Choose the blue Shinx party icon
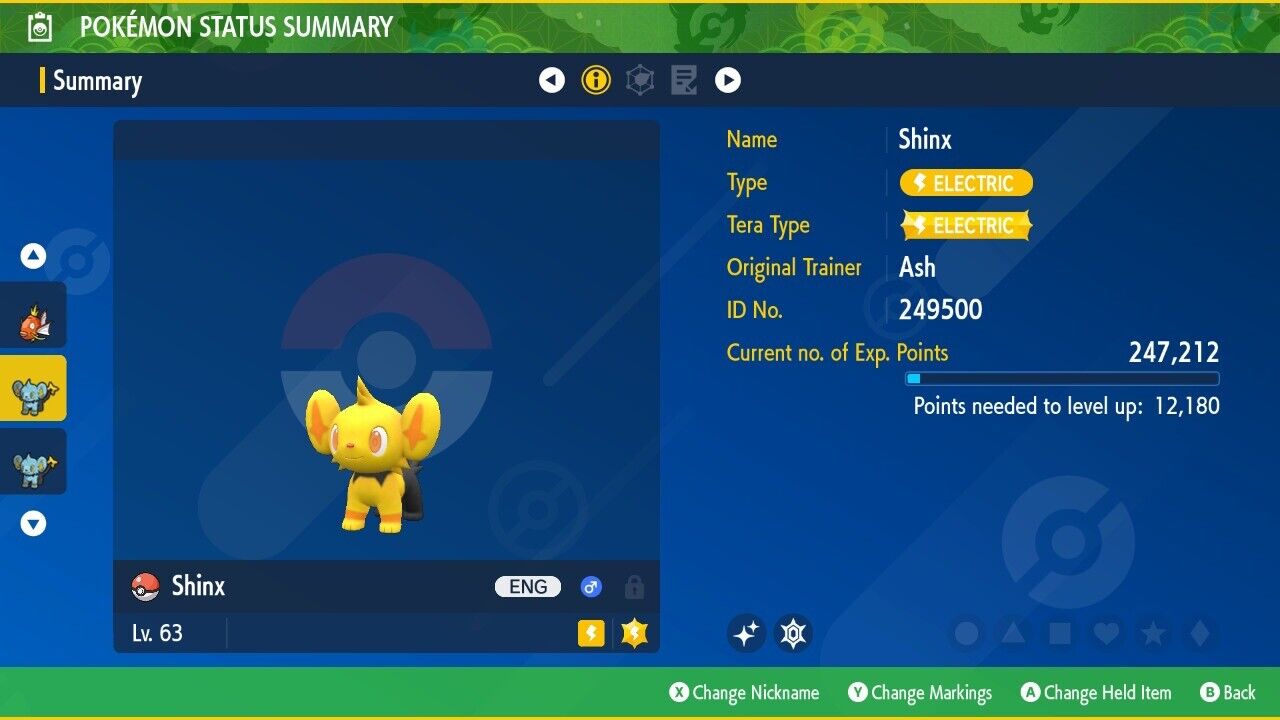Screen dimensions: 1280x720 click(x=33, y=461)
